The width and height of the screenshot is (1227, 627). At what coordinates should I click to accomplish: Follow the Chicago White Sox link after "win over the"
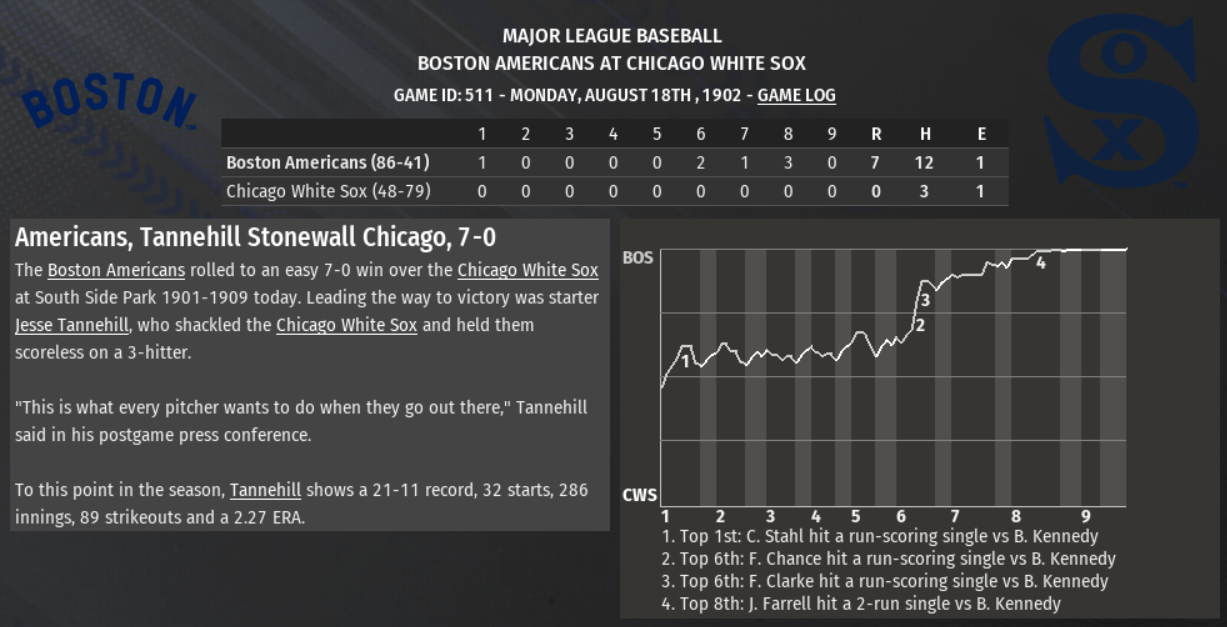pos(528,270)
